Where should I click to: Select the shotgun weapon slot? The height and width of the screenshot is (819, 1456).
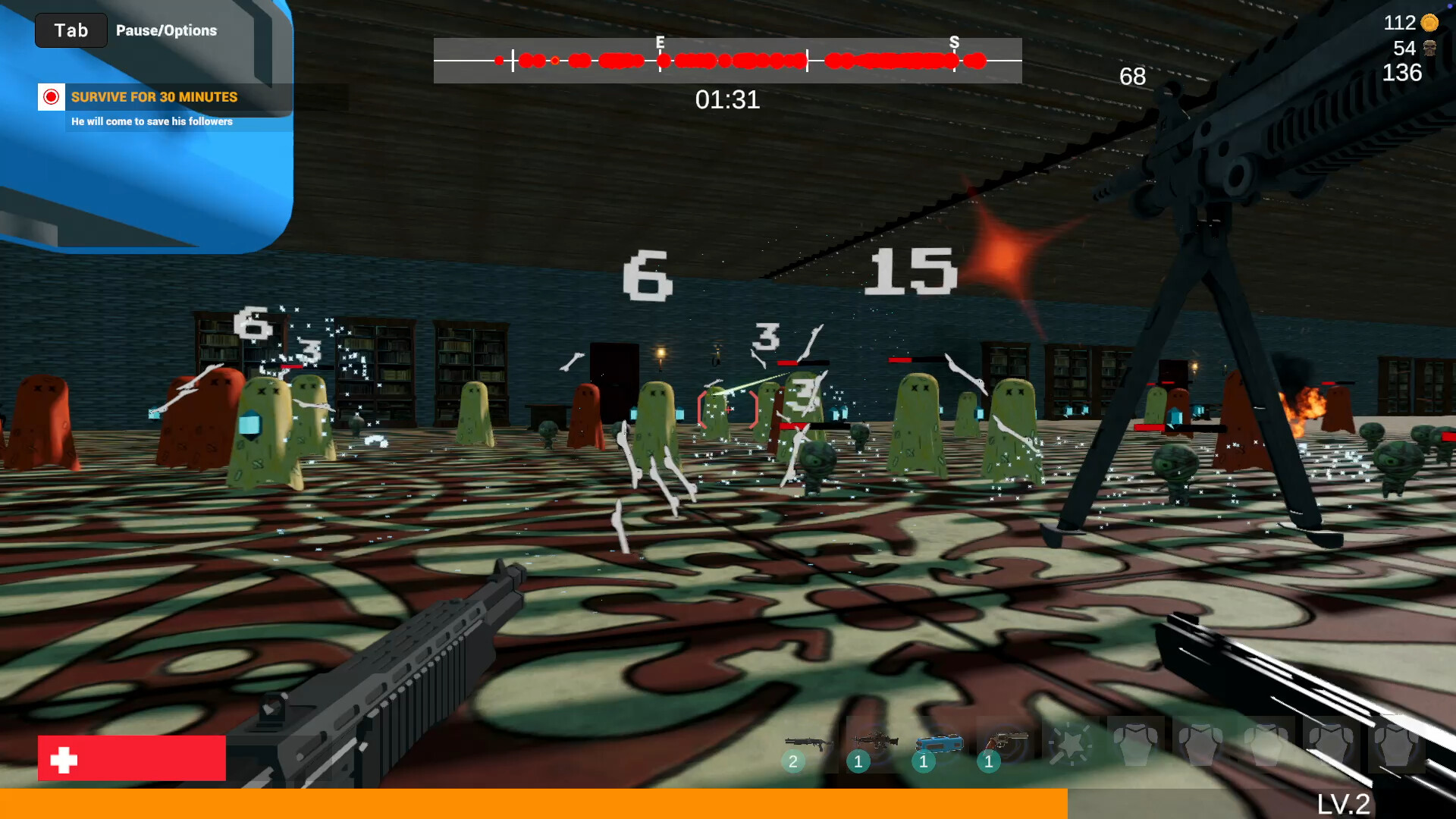(x=808, y=745)
